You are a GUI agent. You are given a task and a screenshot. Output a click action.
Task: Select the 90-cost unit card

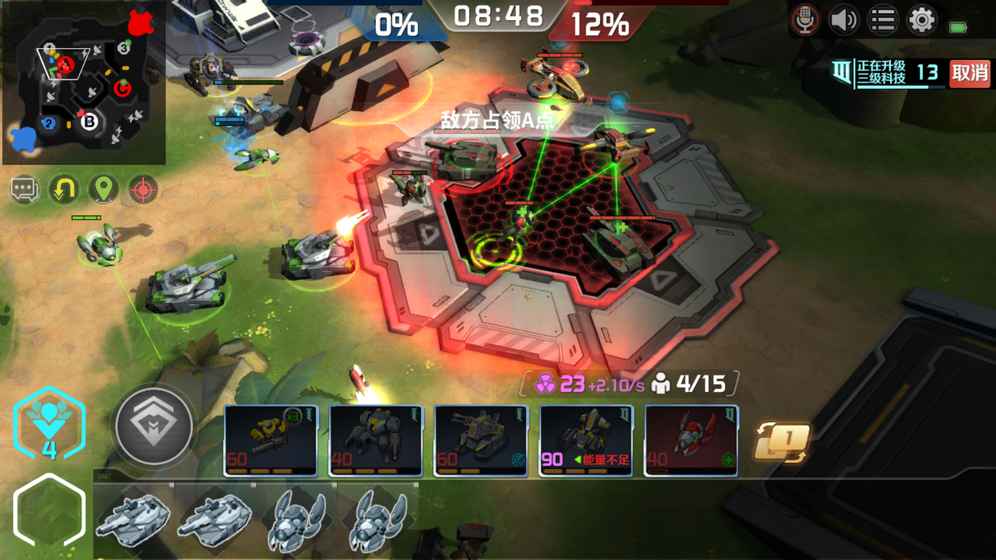(586, 440)
